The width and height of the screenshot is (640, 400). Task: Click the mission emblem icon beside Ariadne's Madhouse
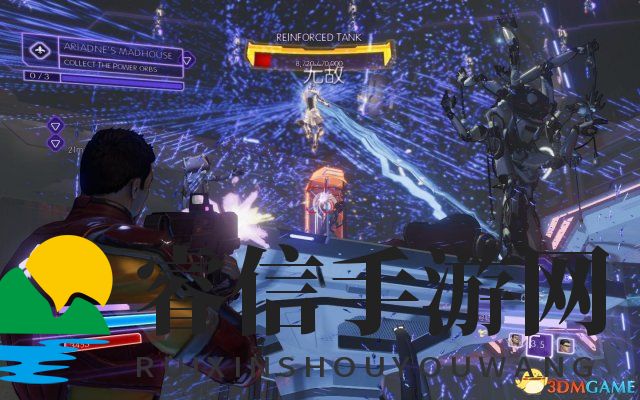click(41, 49)
